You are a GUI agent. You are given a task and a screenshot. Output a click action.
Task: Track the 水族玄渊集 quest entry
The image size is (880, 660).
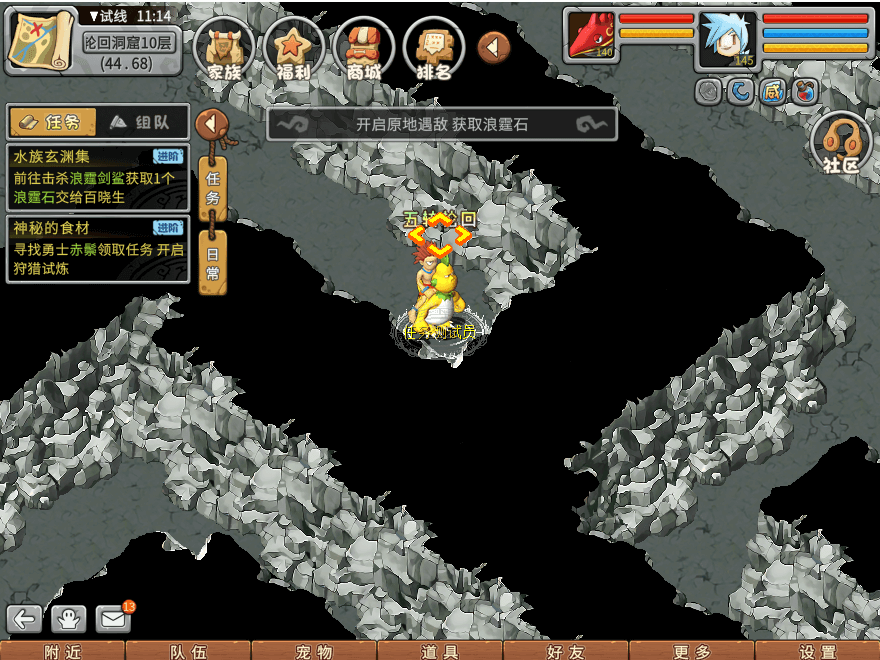[96, 176]
